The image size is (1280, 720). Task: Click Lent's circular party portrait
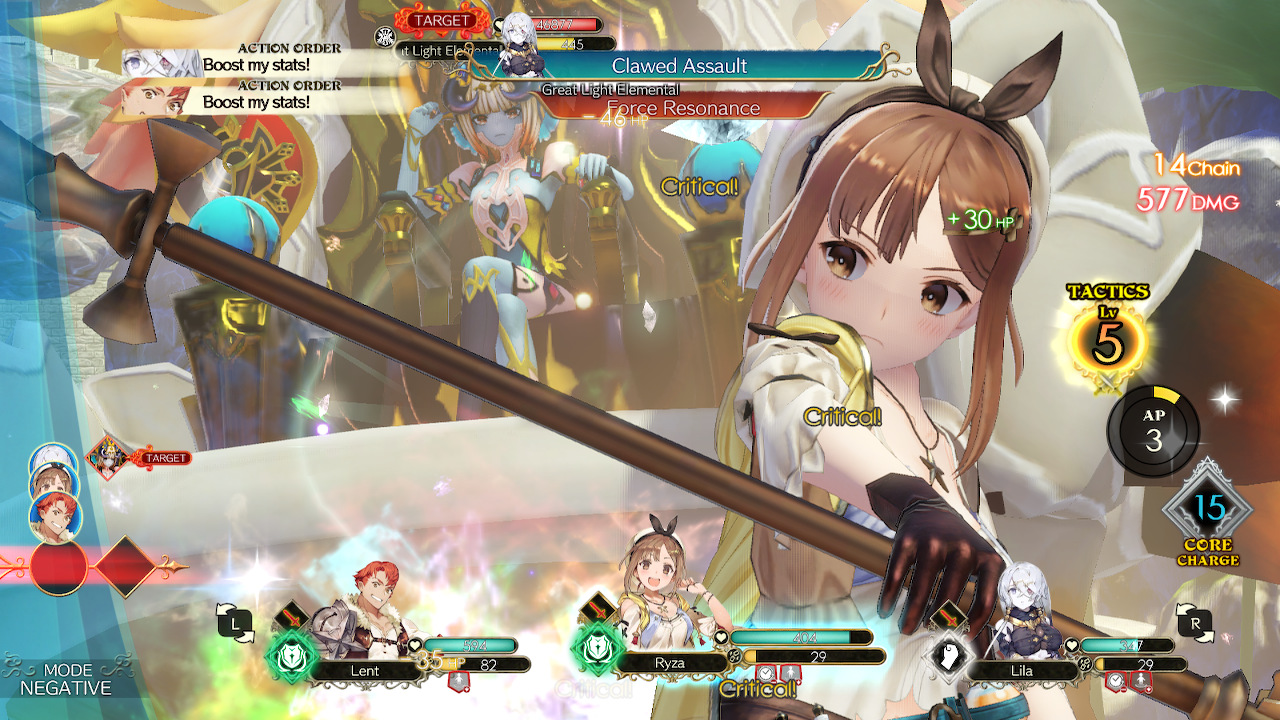pyautogui.click(x=54, y=515)
